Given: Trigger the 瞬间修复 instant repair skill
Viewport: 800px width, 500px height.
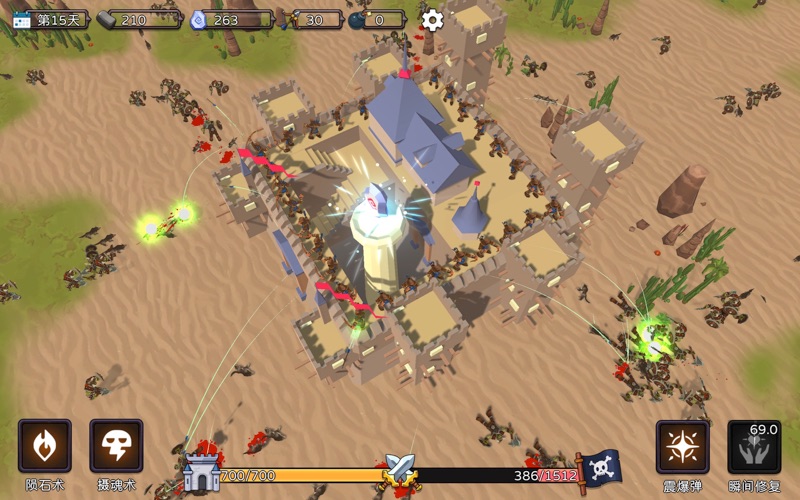Looking at the screenshot, I should tap(754, 446).
